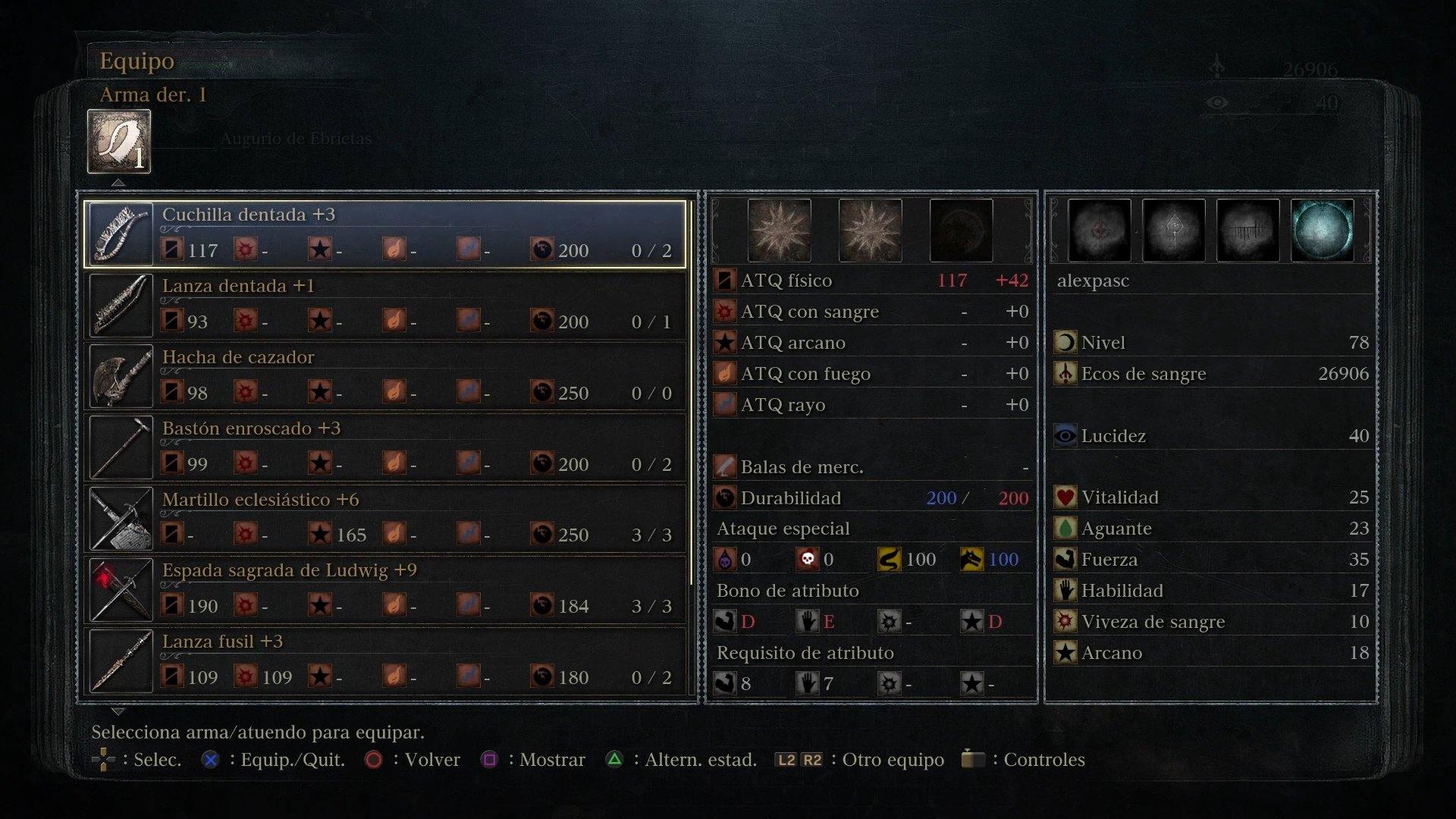1456x819 pixels.
Task: Click the Lucidez insight eye icon
Action: coord(1065,435)
